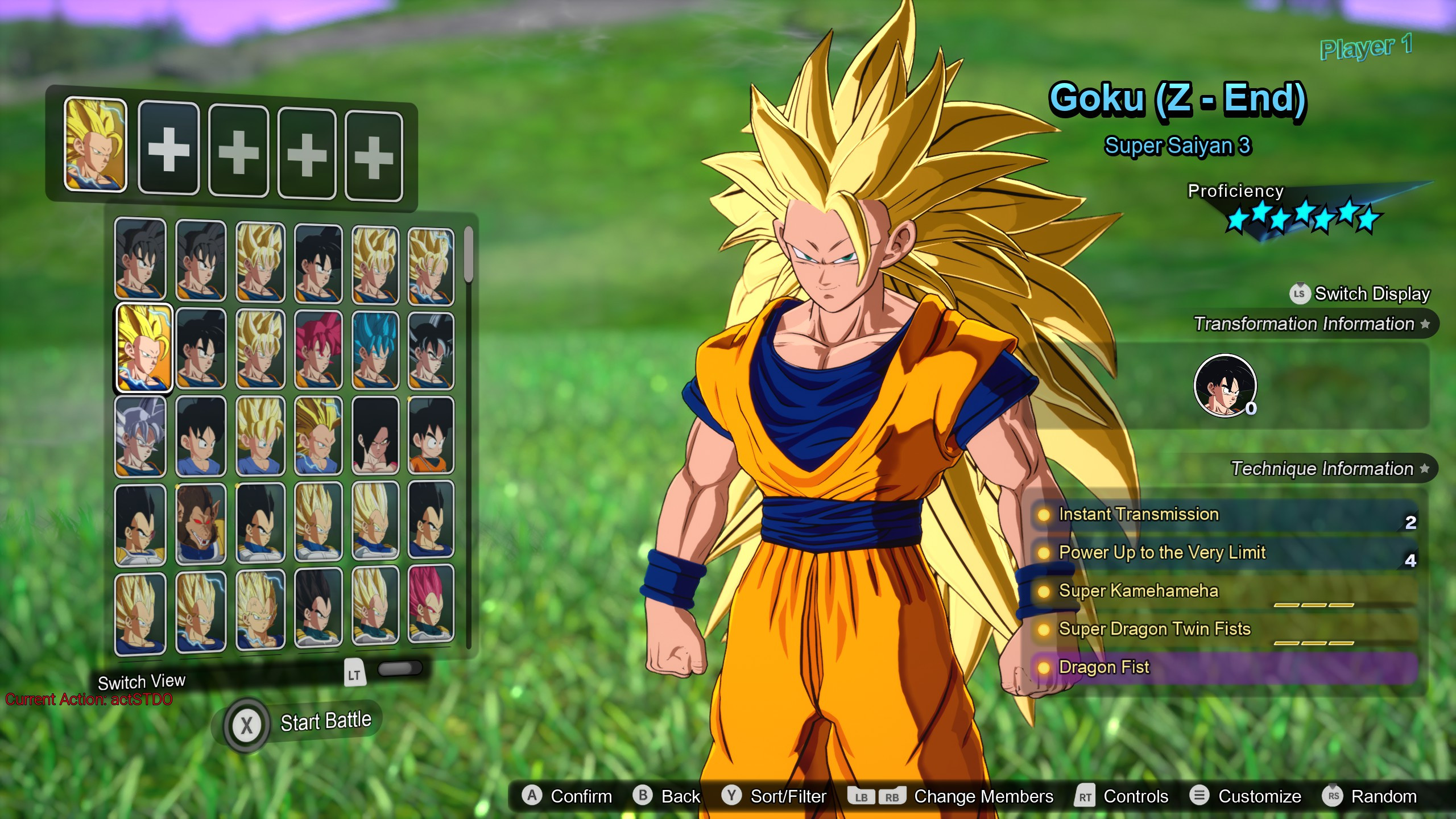Image resolution: width=1456 pixels, height=819 pixels.
Task: Click the RT Controls button icon
Action: click(x=1085, y=796)
